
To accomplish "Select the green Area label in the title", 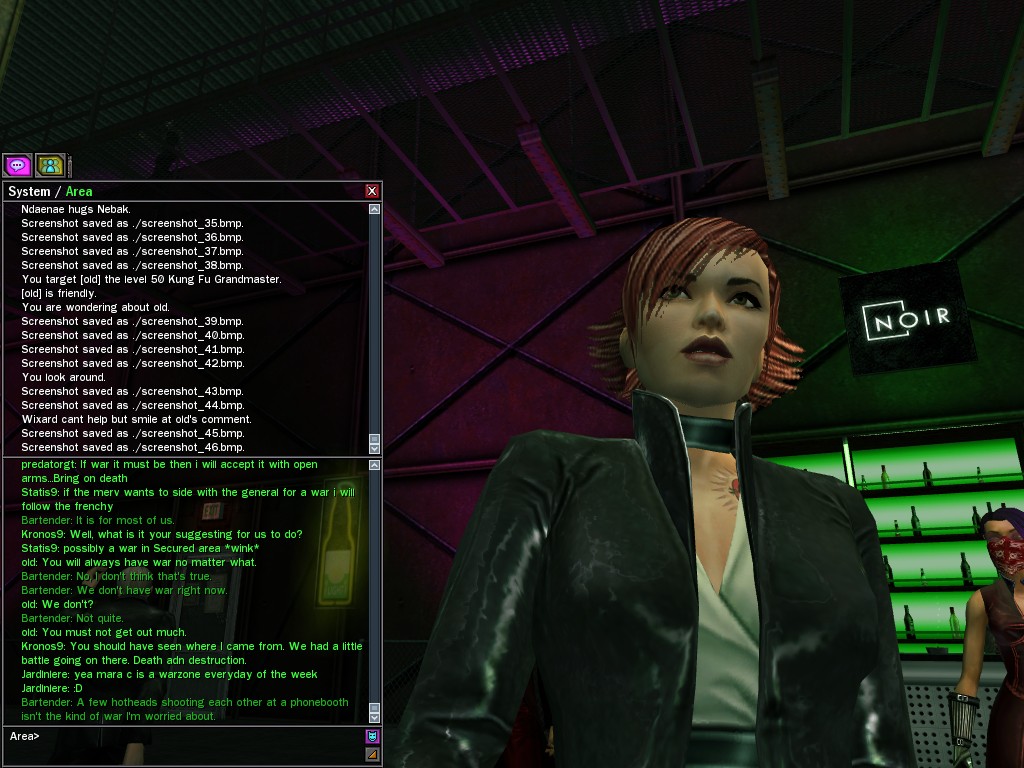I will [x=79, y=191].
